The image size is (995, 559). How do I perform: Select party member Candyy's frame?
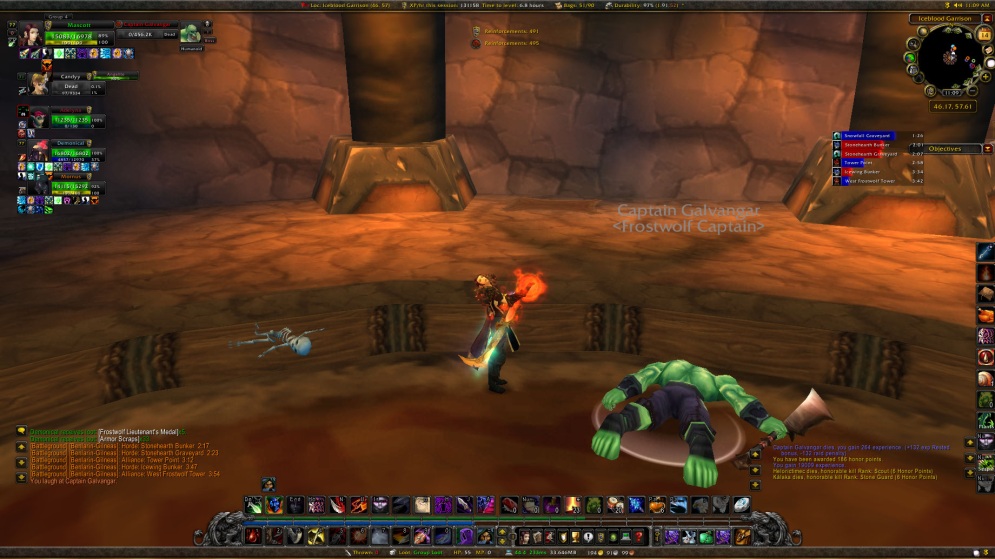click(40, 82)
